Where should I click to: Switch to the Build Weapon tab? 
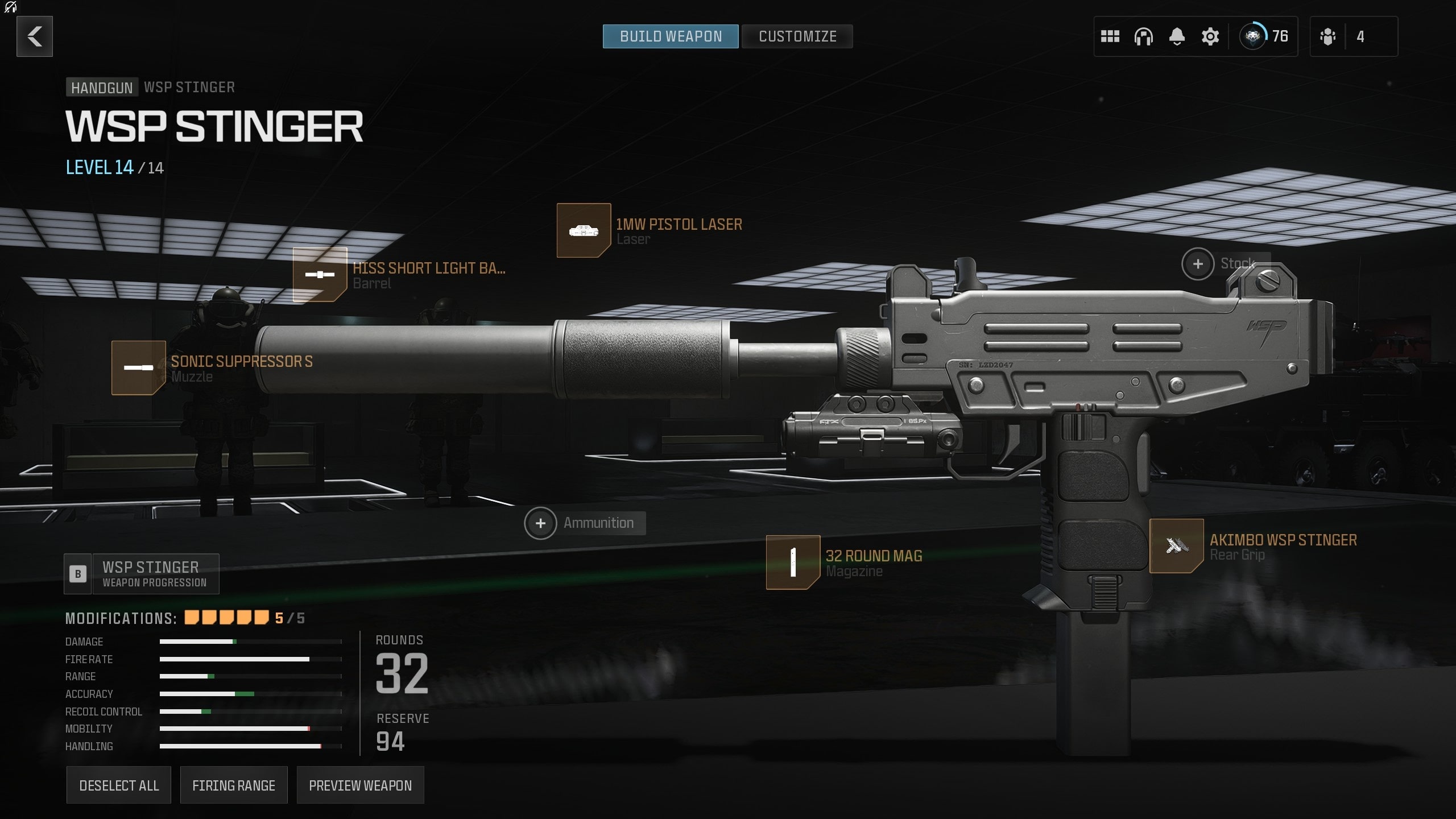[670, 36]
